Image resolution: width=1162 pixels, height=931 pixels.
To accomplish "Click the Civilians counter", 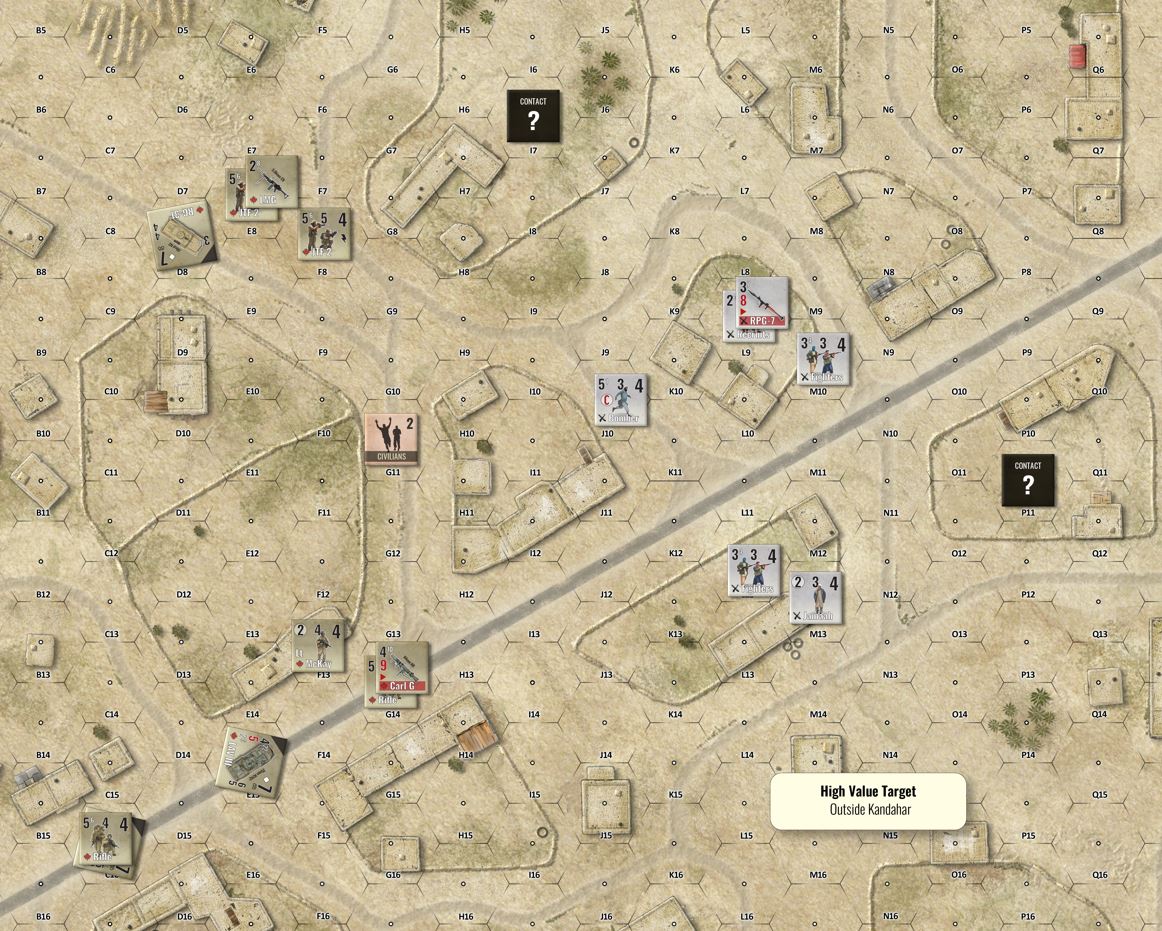I will point(391,438).
